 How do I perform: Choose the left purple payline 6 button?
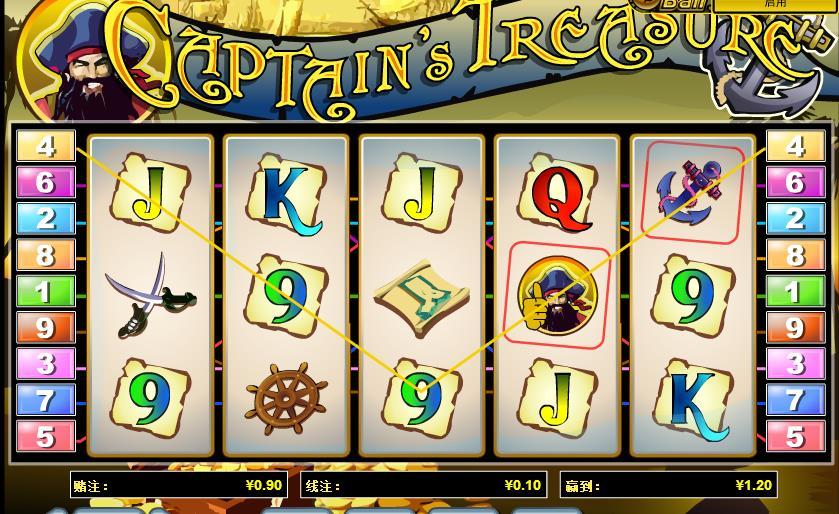point(45,182)
